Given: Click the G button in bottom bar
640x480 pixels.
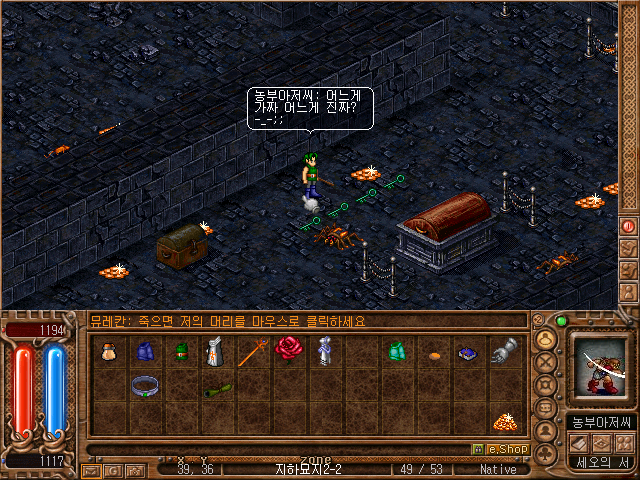Looking at the screenshot, I should [x=111, y=469].
